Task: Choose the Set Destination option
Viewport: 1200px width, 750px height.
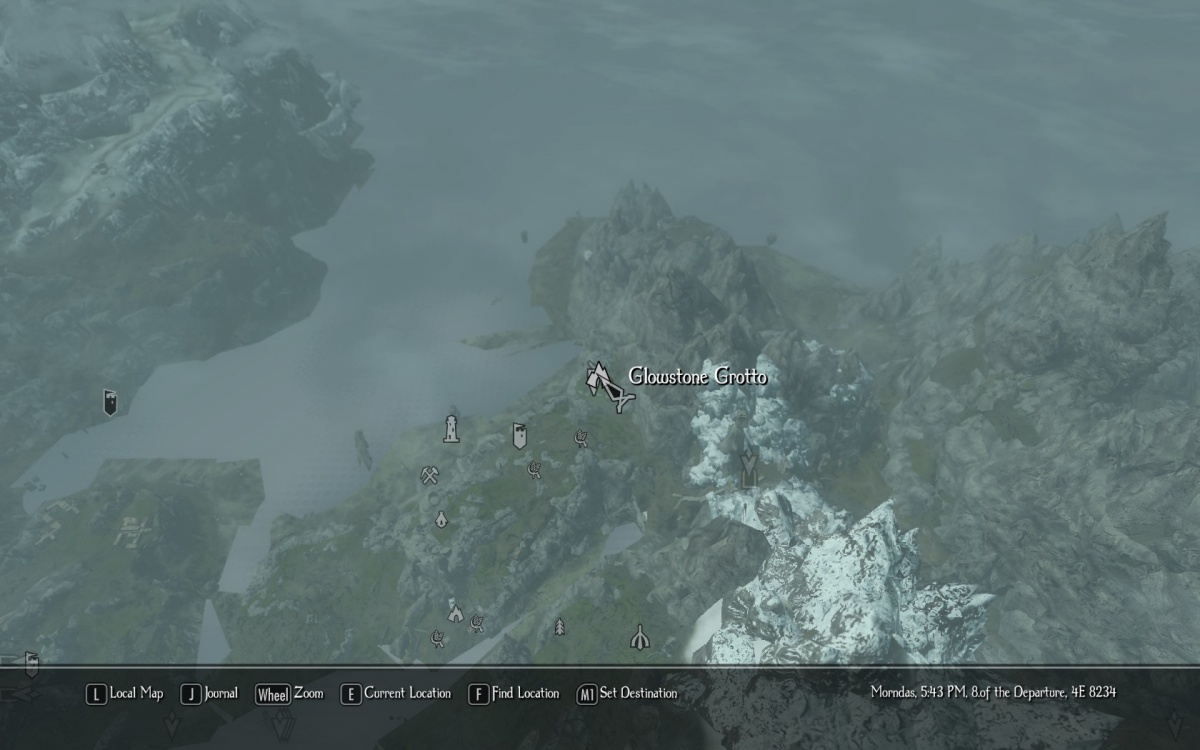Action: click(x=627, y=693)
